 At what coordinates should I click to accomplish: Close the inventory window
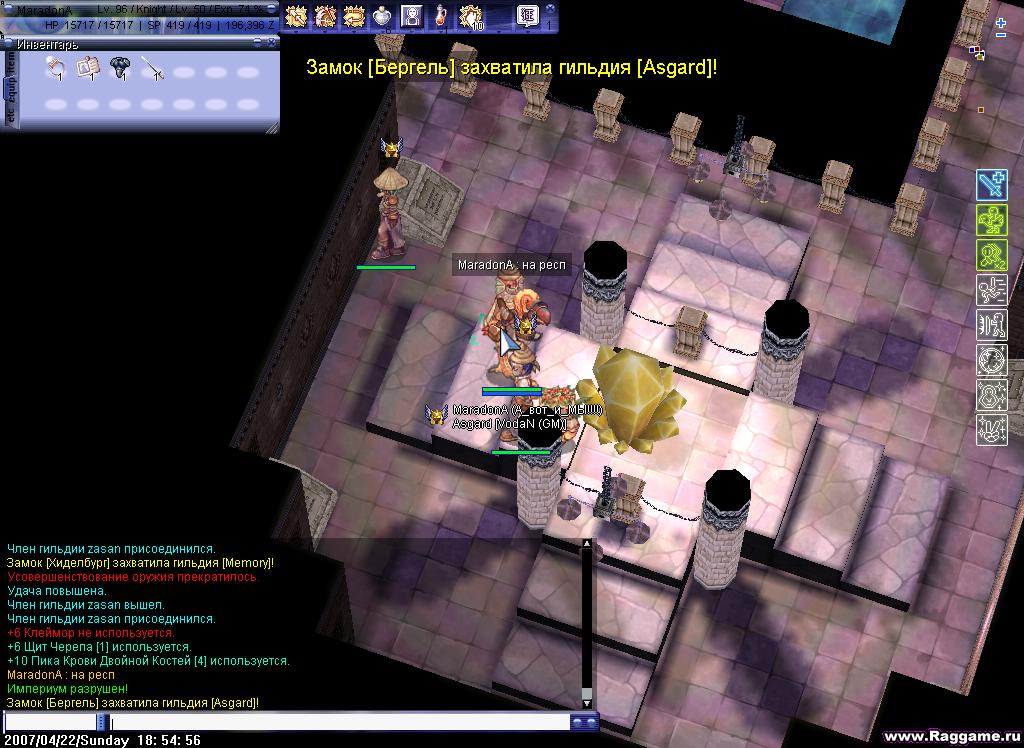(x=271, y=43)
